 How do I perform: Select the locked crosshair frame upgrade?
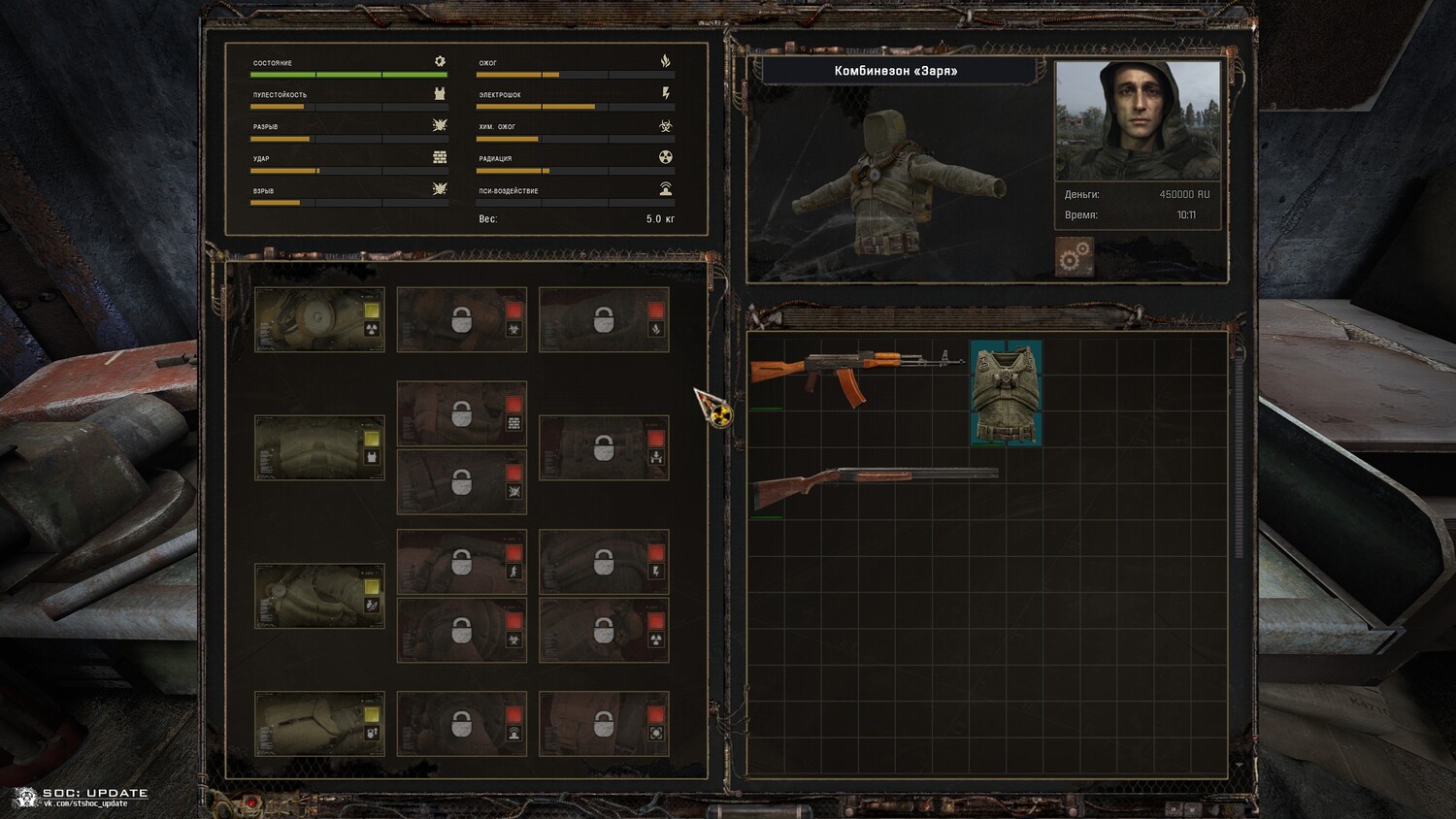point(604,723)
